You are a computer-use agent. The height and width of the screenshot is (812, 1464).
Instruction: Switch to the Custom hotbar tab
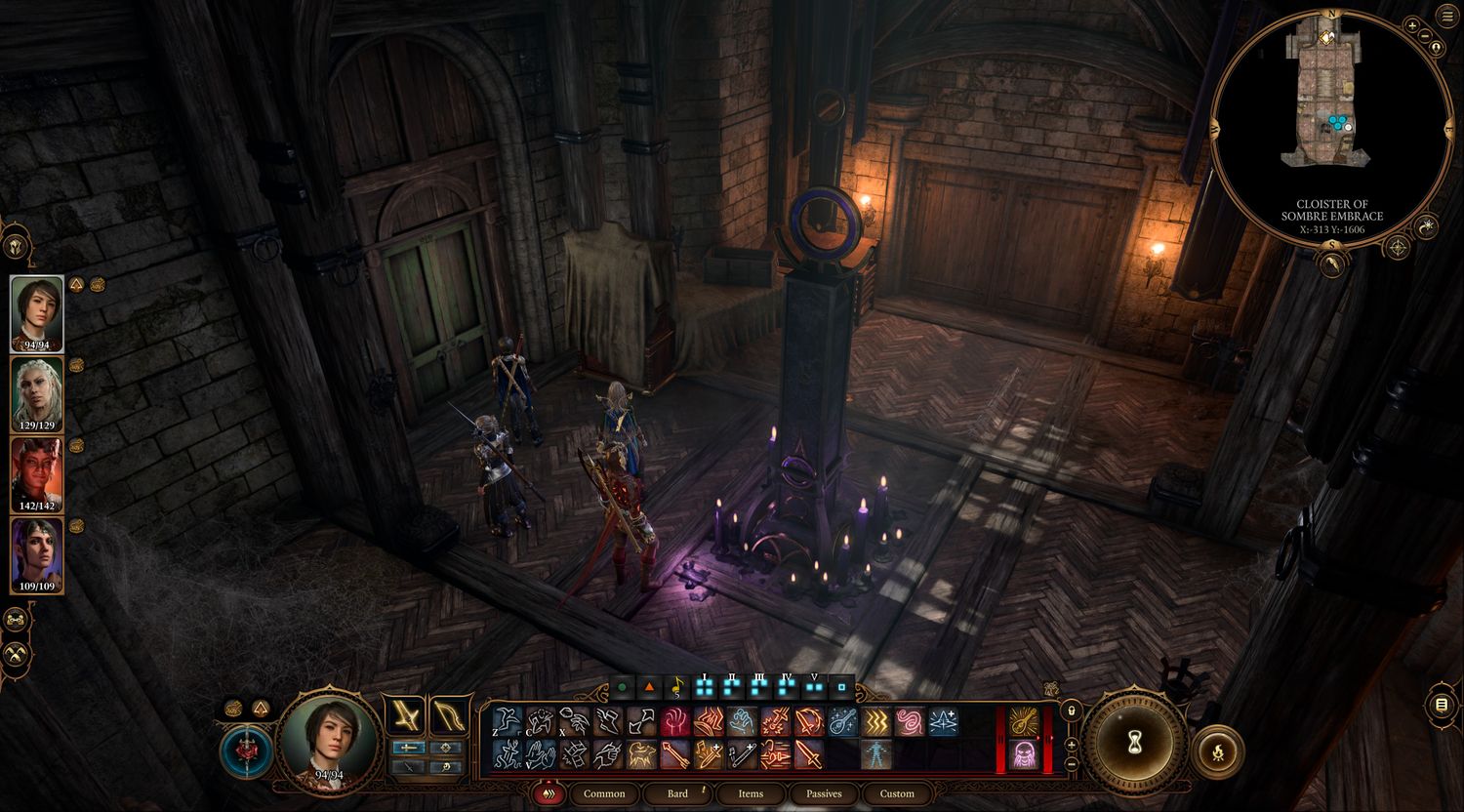pyautogui.click(x=897, y=793)
